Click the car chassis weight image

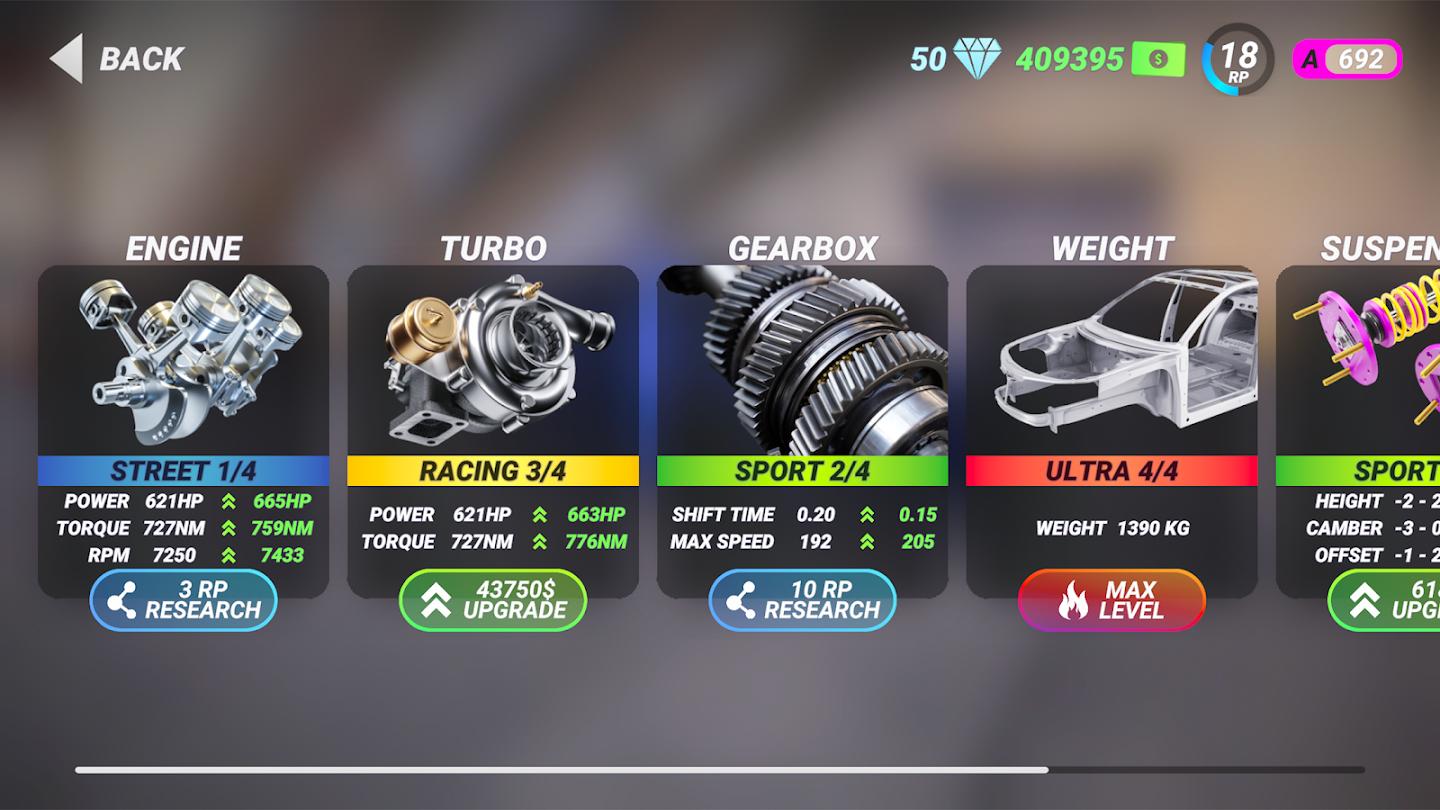tap(1110, 360)
